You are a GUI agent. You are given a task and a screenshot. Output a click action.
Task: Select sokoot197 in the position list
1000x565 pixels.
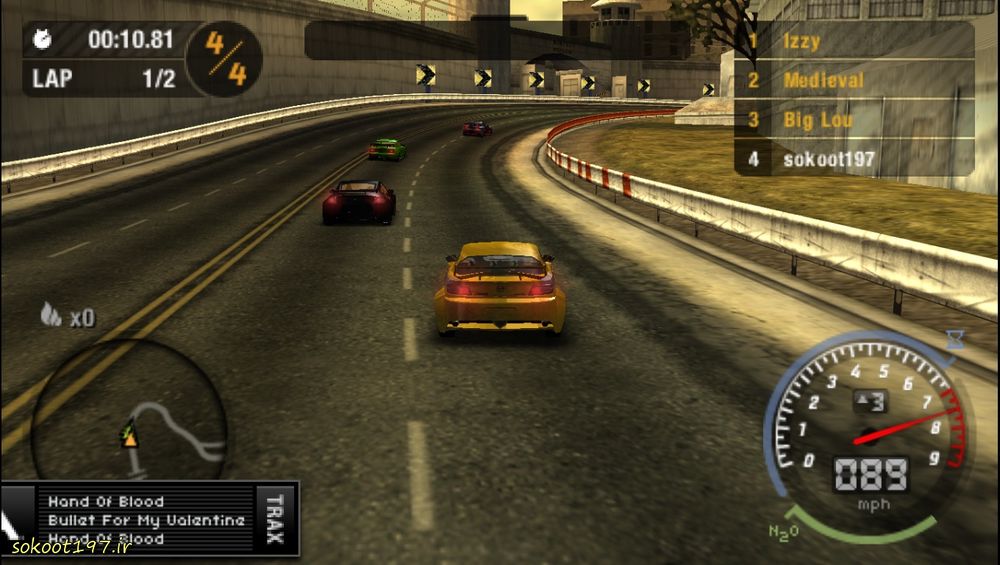coord(828,158)
